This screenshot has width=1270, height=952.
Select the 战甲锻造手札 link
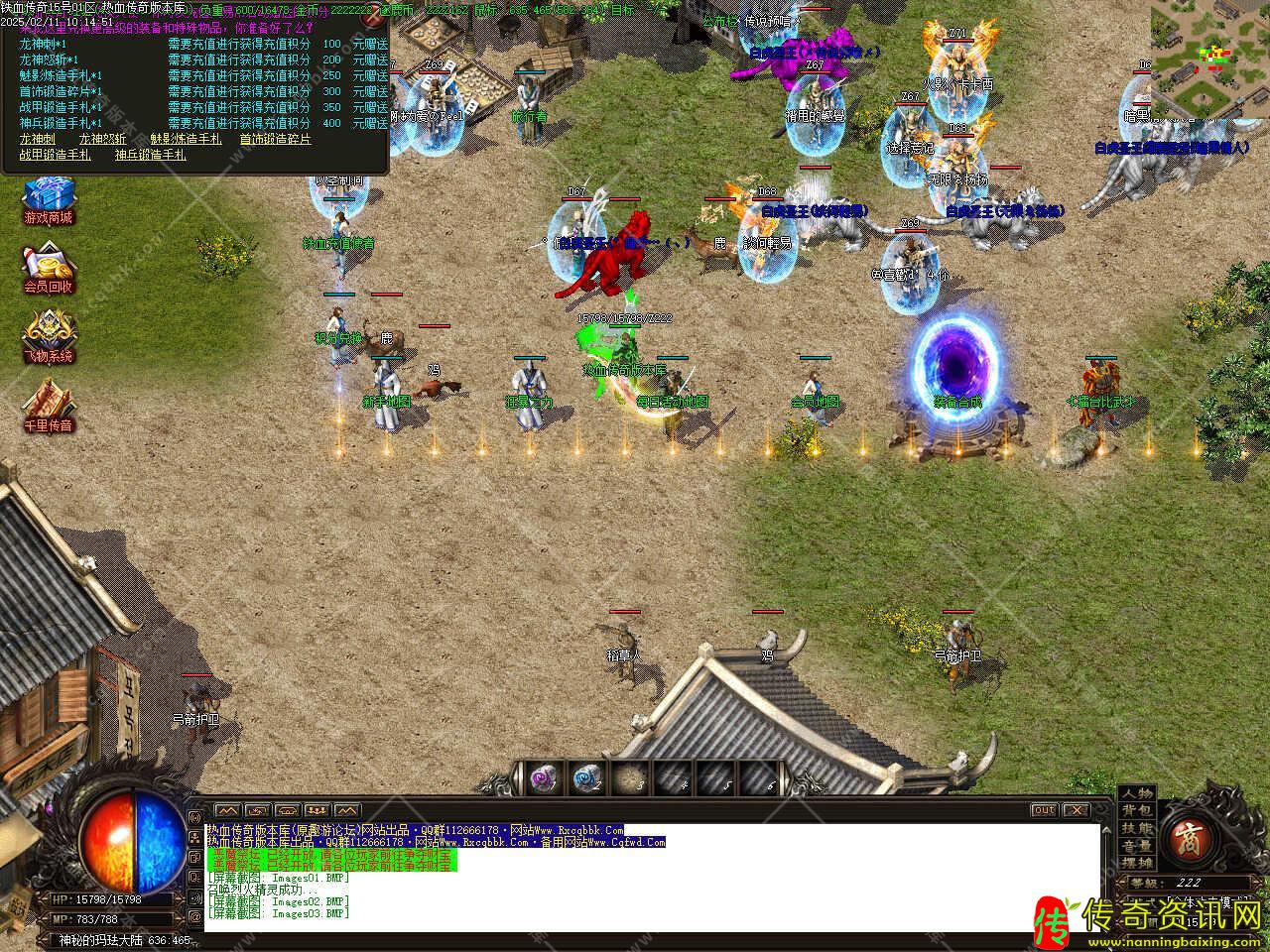[x=56, y=155]
